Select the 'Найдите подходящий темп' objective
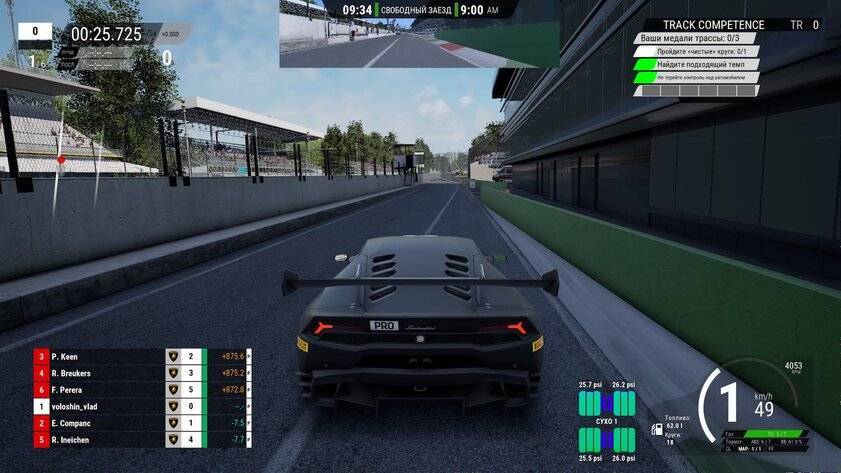Image resolution: width=841 pixels, height=473 pixels. point(695,64)
